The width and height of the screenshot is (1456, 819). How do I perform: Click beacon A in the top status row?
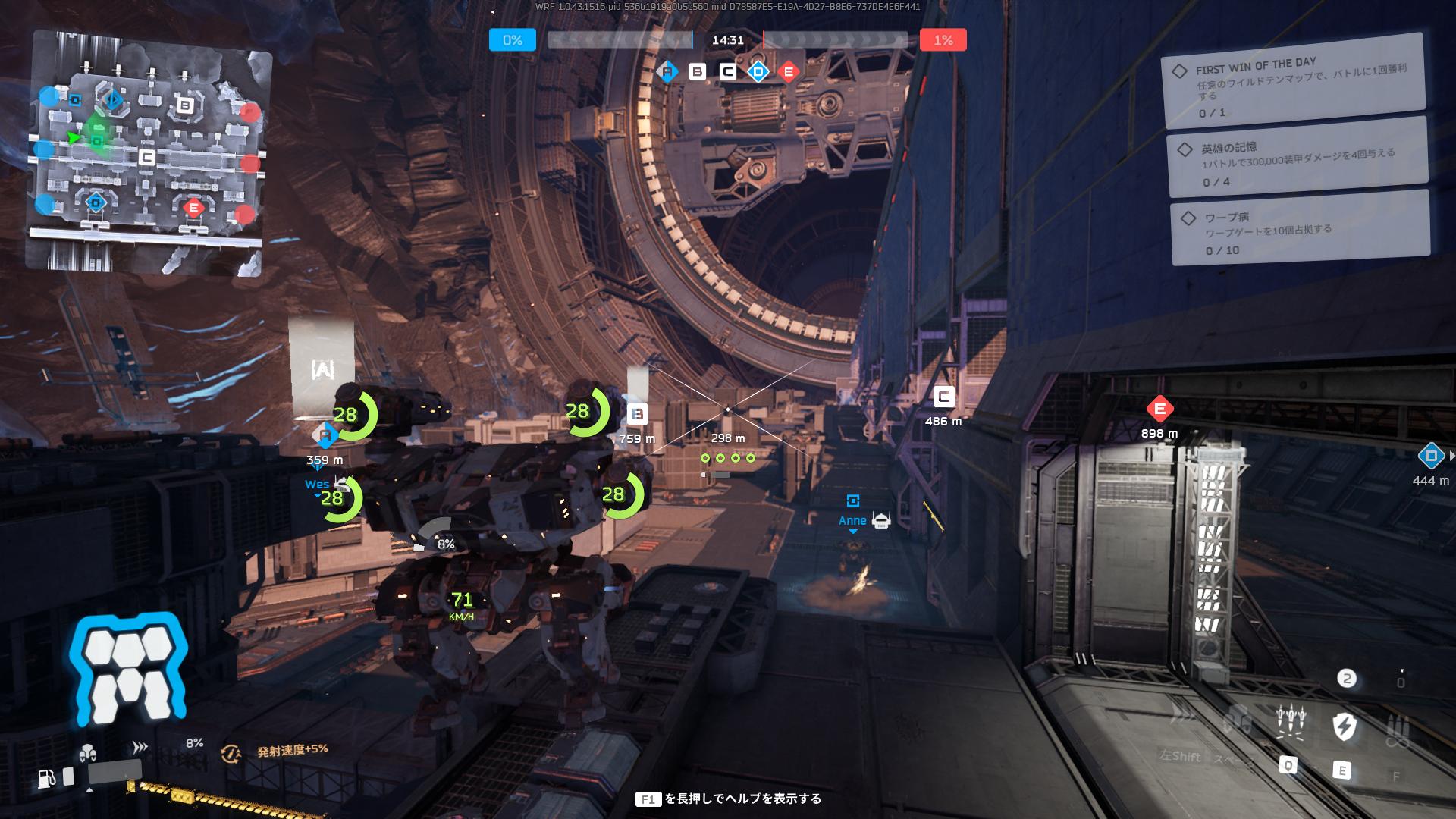click(x=667, y=72)
